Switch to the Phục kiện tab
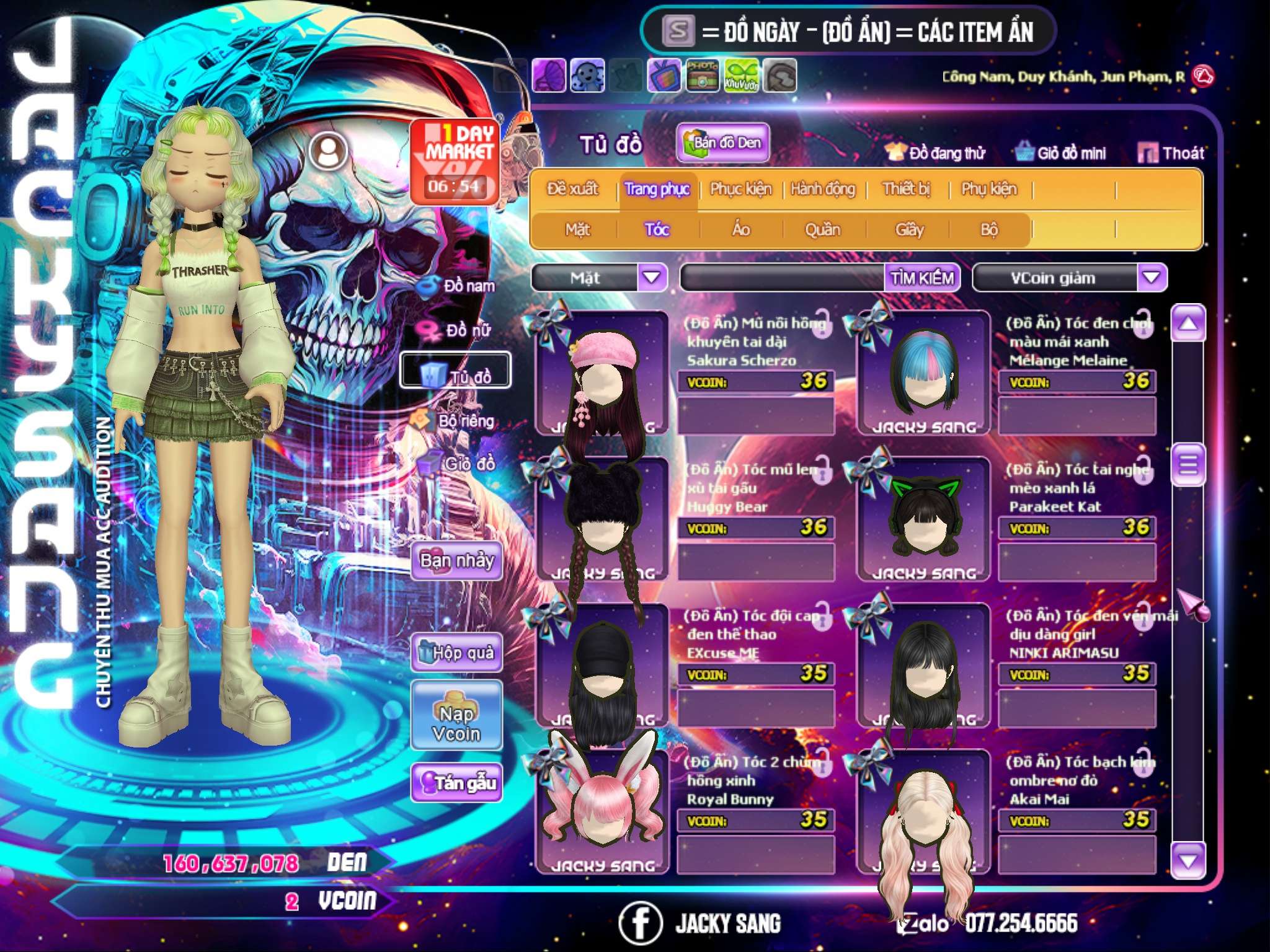The image size is (1270, 952). pos(740,189)
